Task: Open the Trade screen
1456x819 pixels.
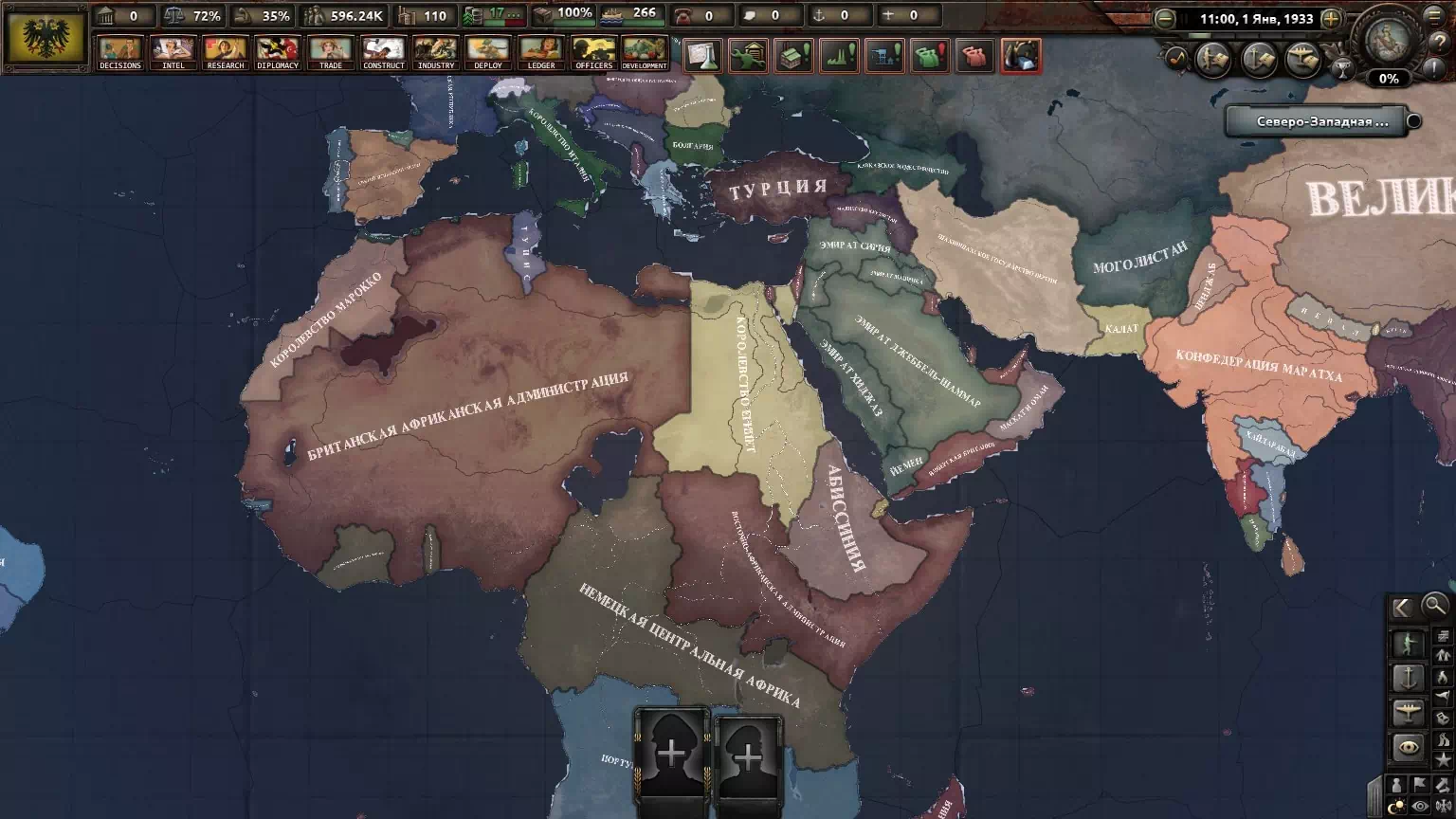Action: (331, 52)
